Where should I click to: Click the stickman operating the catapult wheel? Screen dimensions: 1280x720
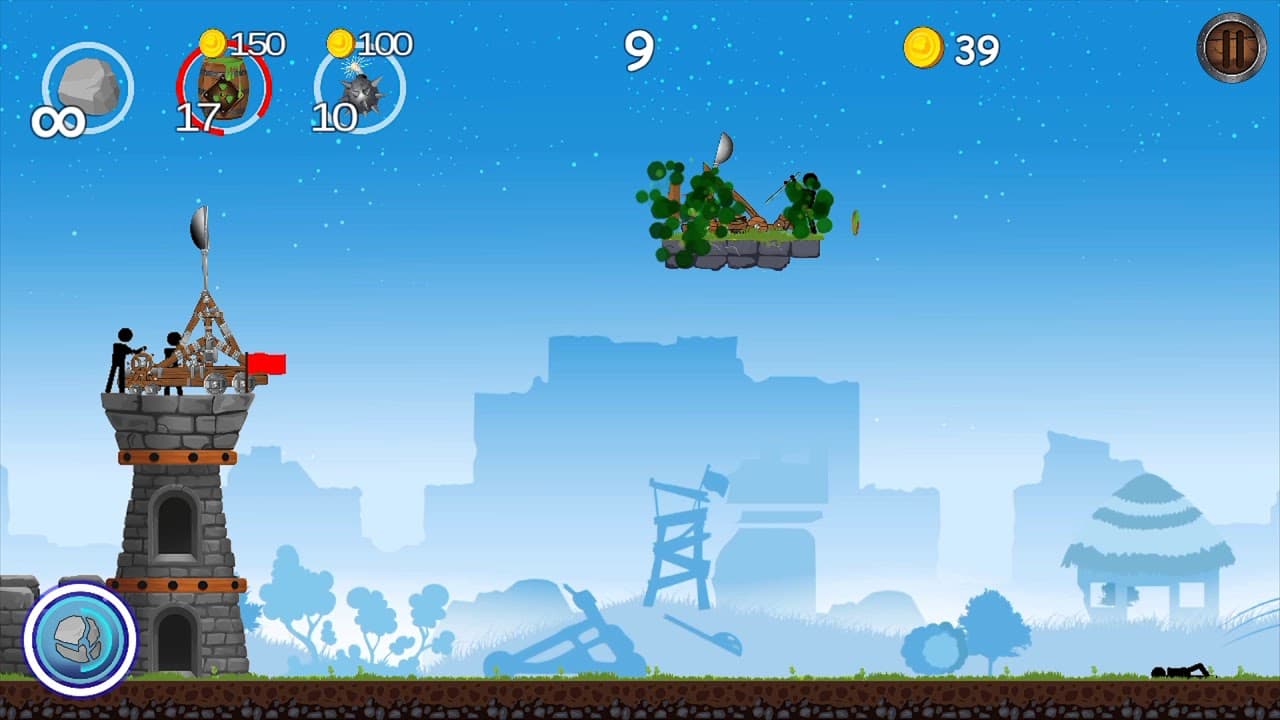tap(120, 355)
